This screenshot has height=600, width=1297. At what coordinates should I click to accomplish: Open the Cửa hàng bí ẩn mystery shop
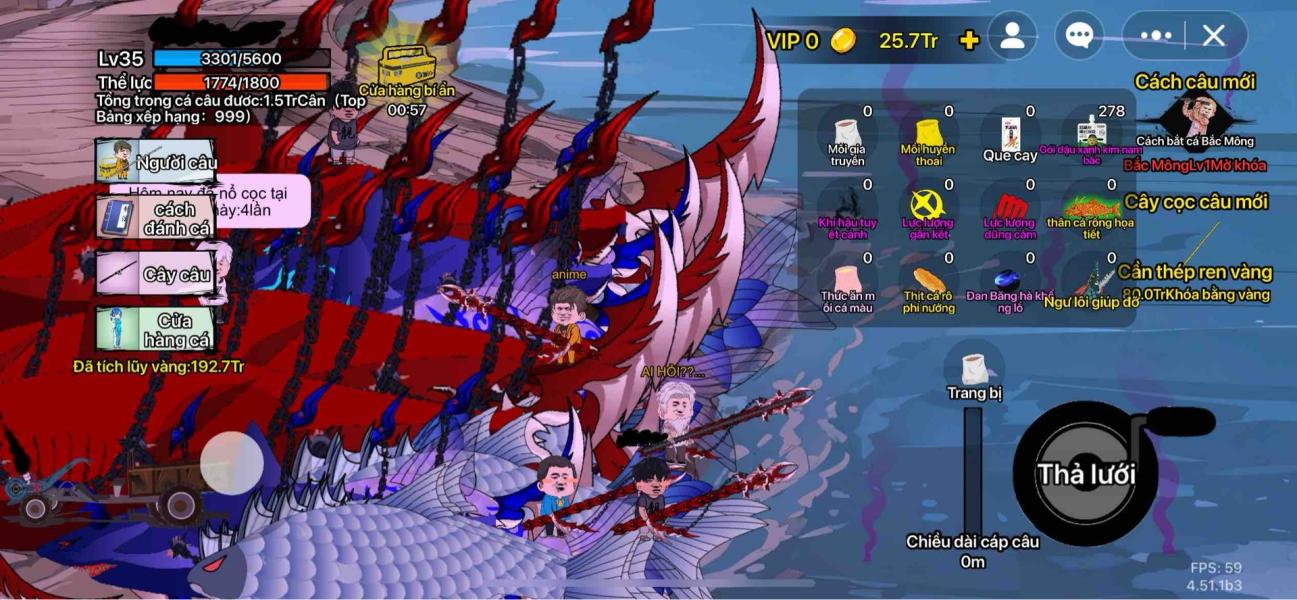[x=407, y=72]
